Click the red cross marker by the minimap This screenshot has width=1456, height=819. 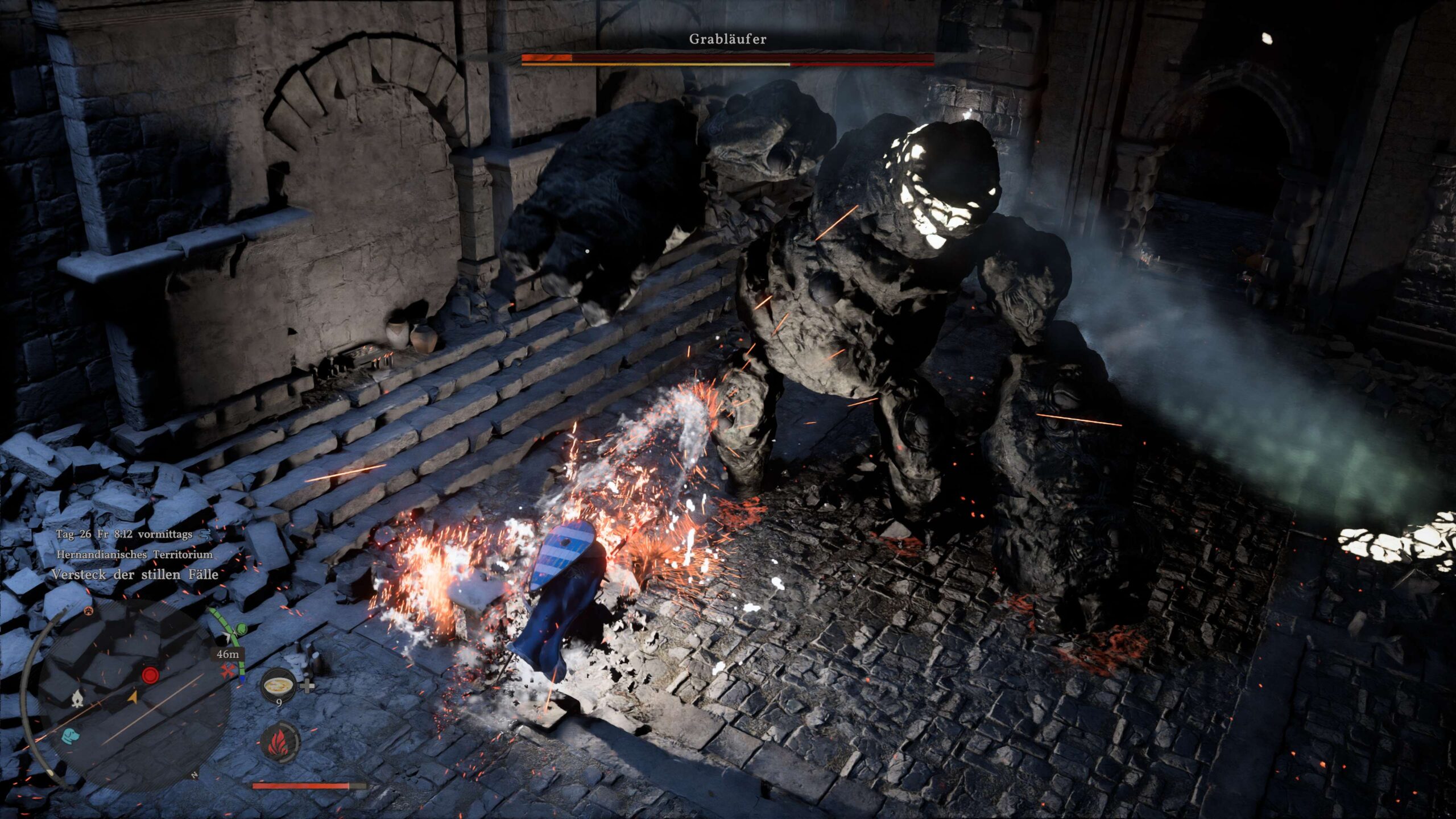229,673
